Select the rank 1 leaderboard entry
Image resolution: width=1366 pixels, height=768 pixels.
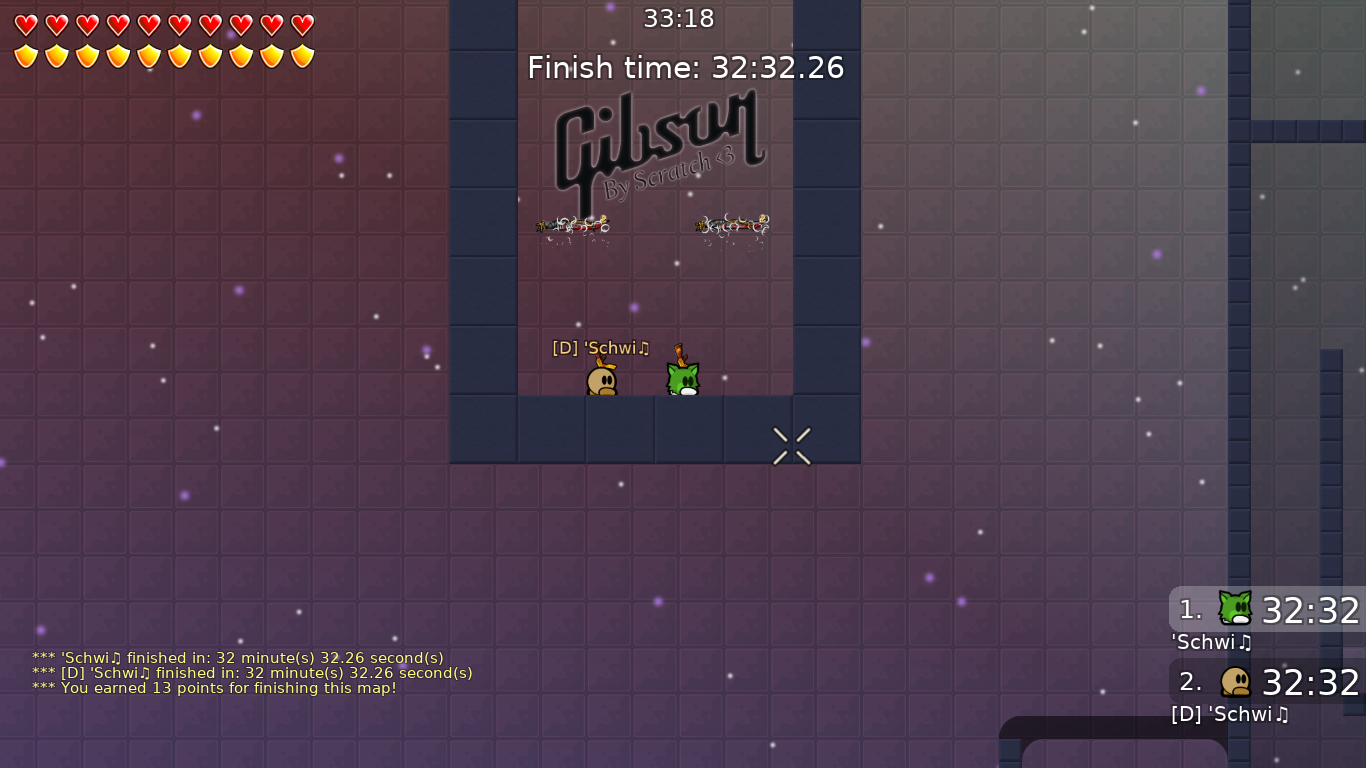pos(1266,611)
